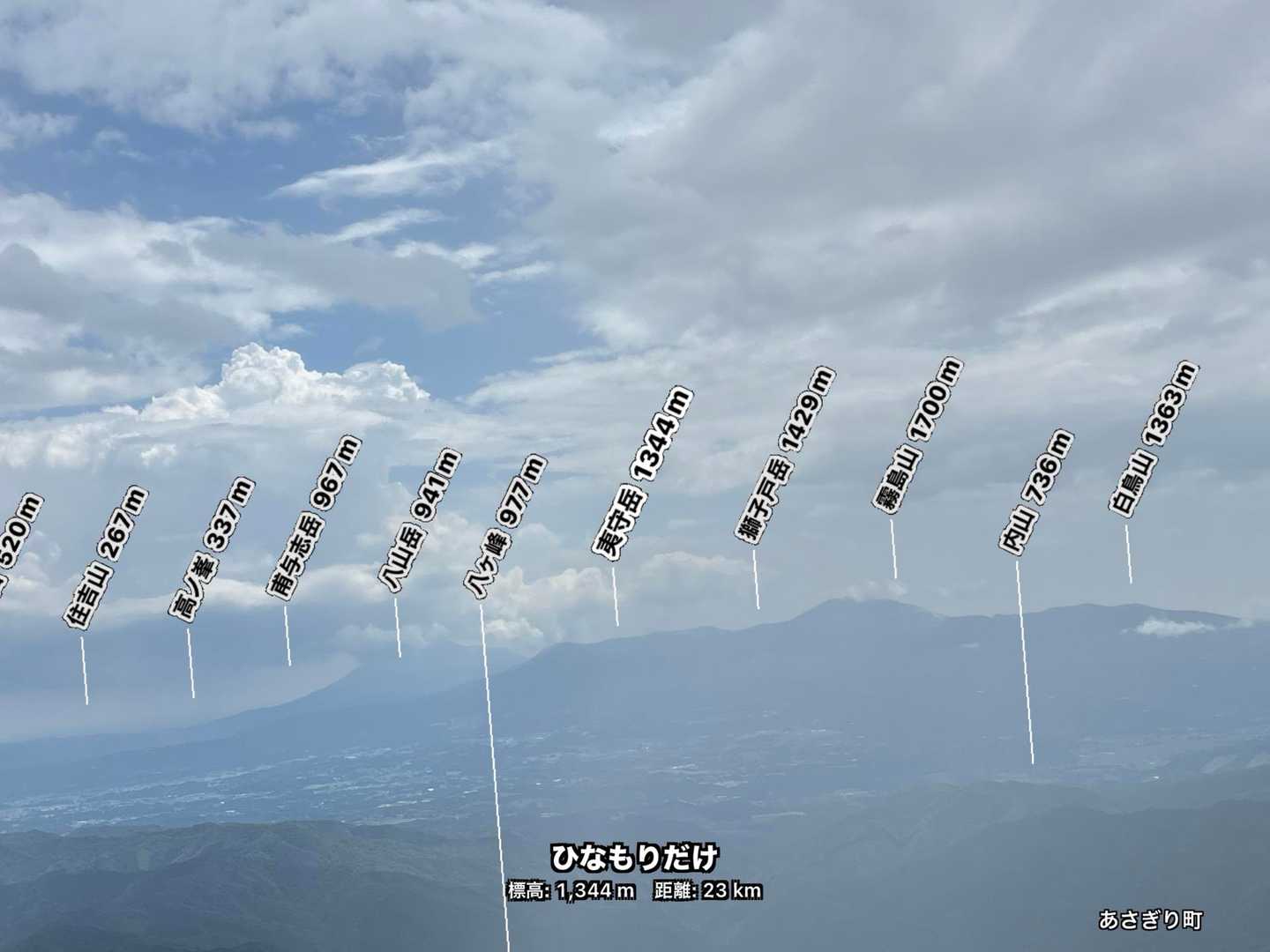
Task: Tap the 白鳥山 1363m mountain label
Action: tap(1153, 436)
